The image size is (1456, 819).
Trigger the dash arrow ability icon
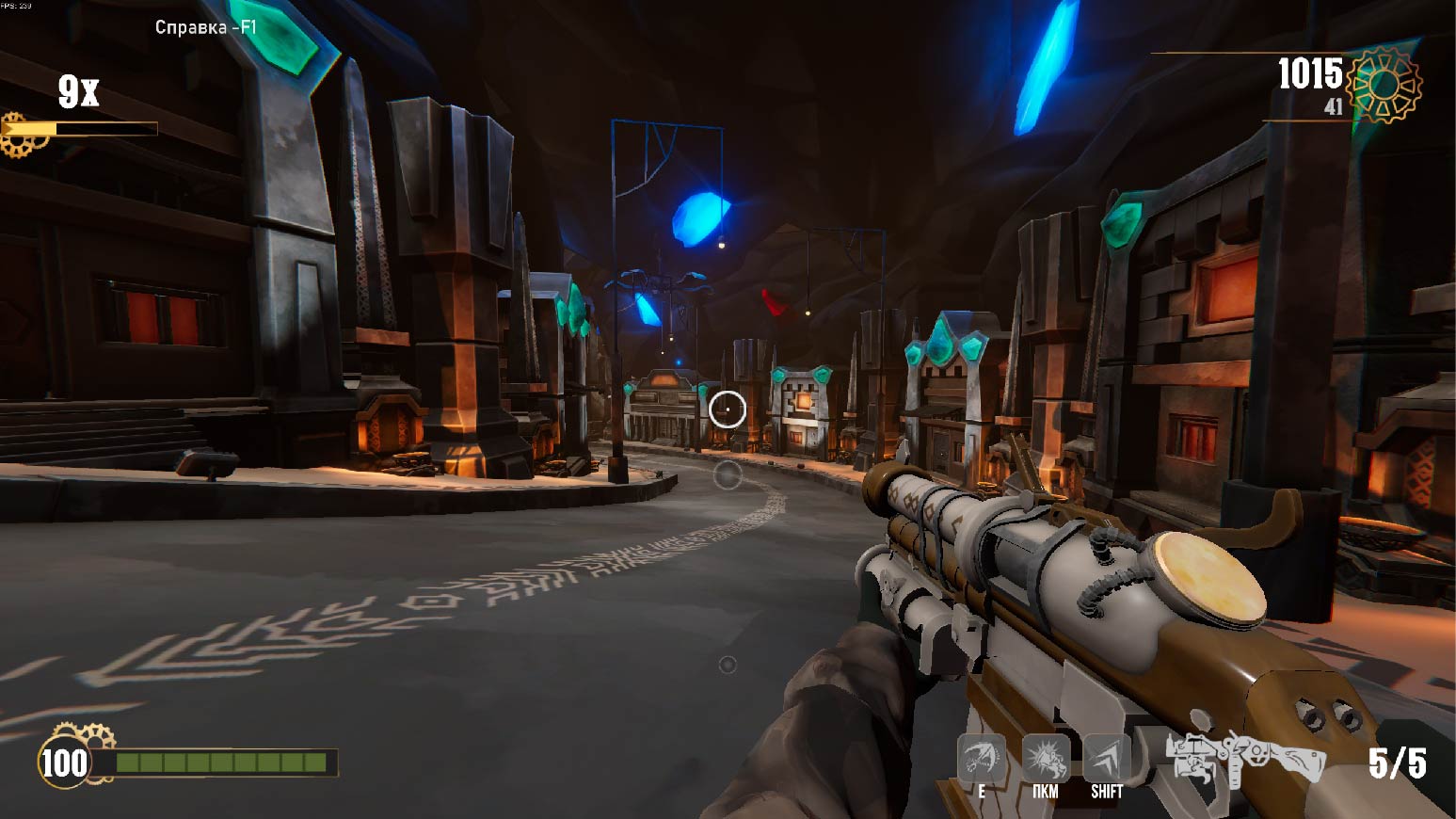click(1107, 758)
